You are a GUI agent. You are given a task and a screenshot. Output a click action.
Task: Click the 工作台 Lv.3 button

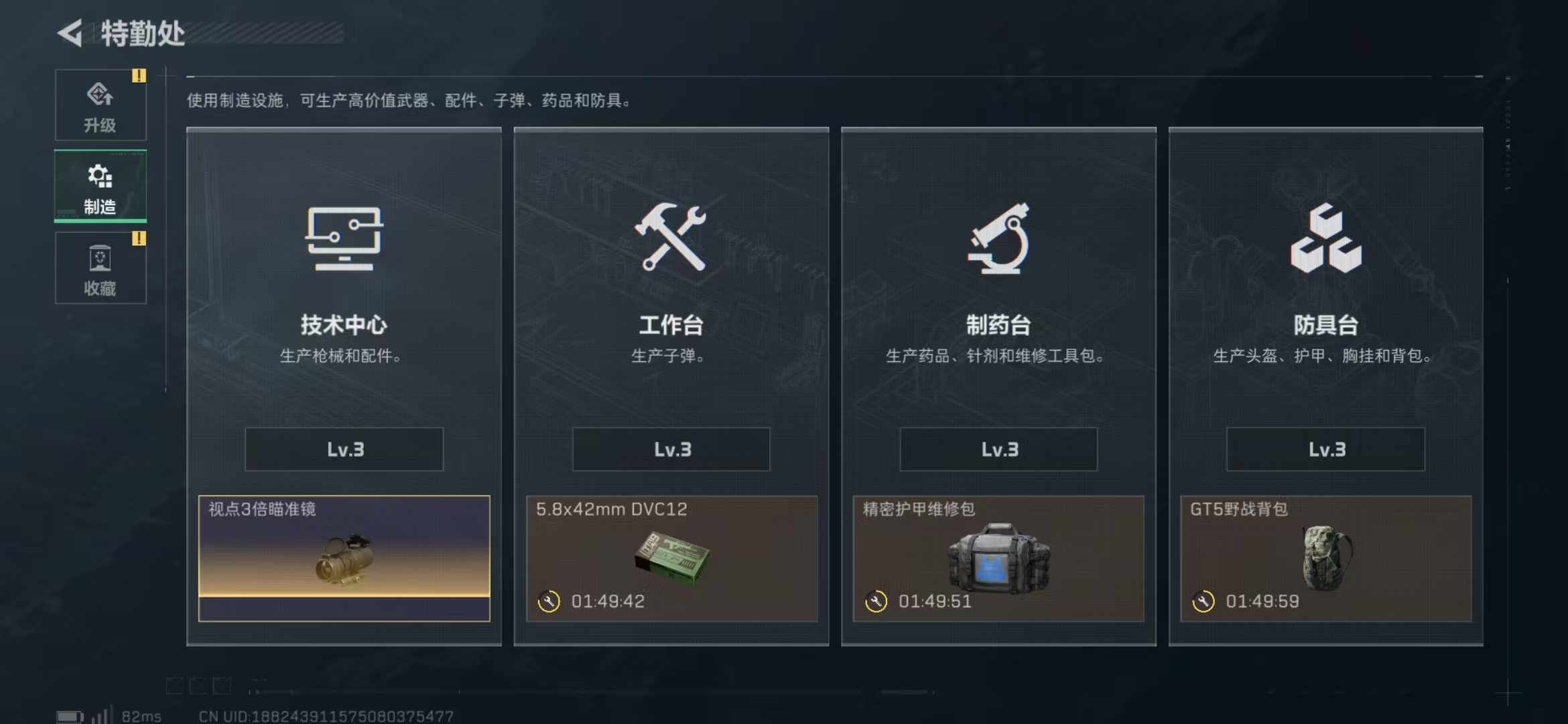(670, 449)
